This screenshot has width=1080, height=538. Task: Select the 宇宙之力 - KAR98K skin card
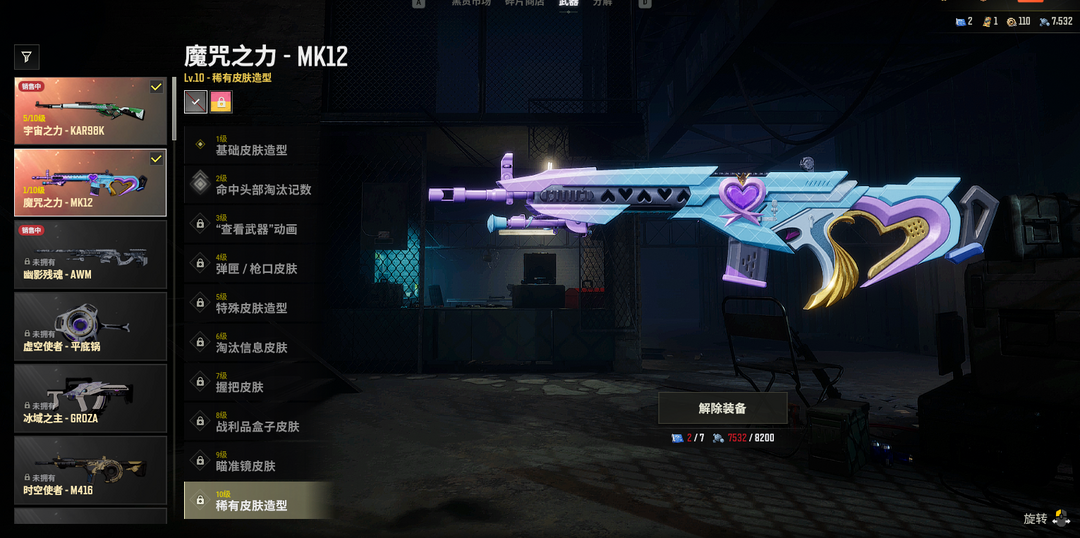(x=90, y=111)
